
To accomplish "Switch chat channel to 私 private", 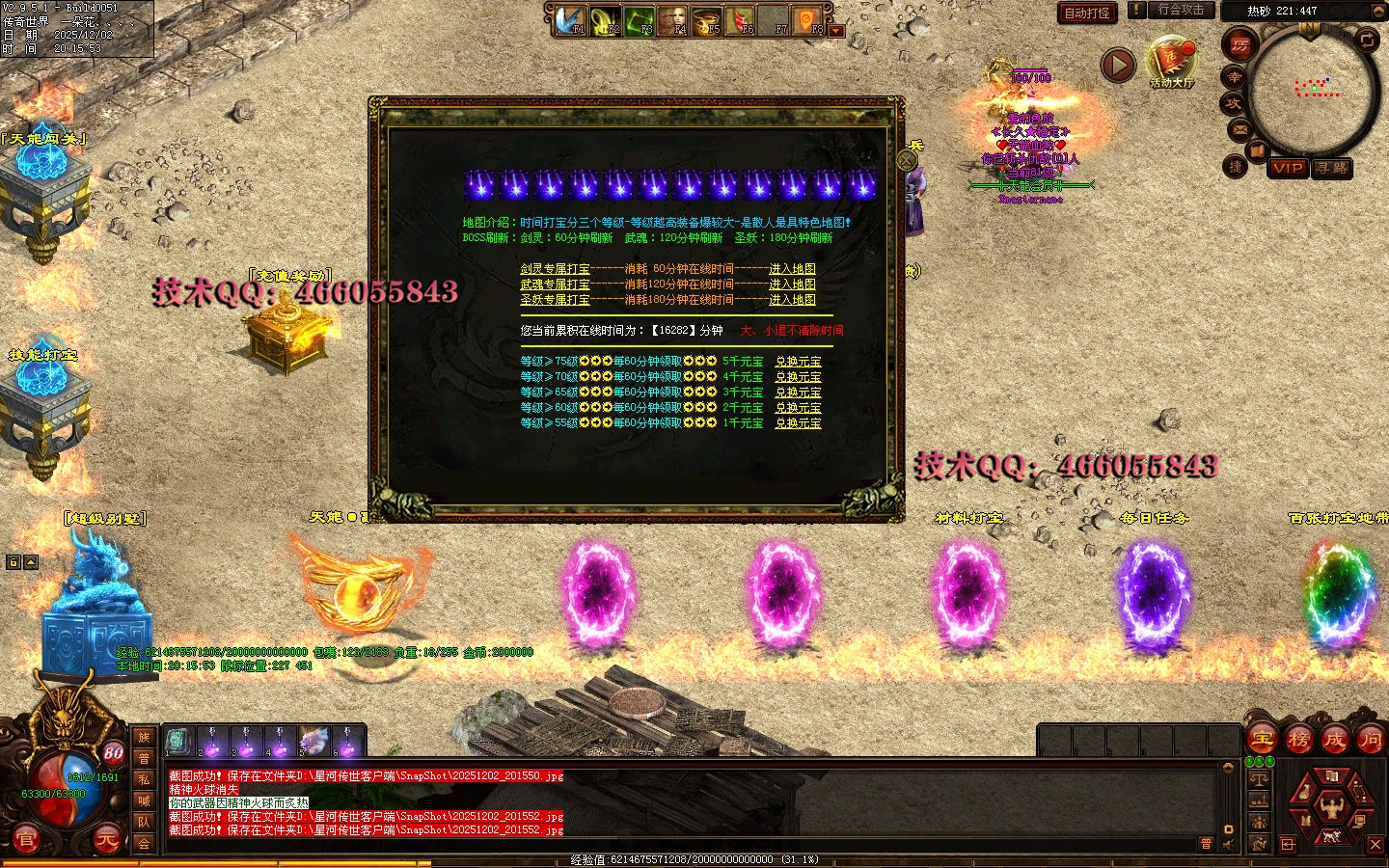I will click(x=144, y=779).
